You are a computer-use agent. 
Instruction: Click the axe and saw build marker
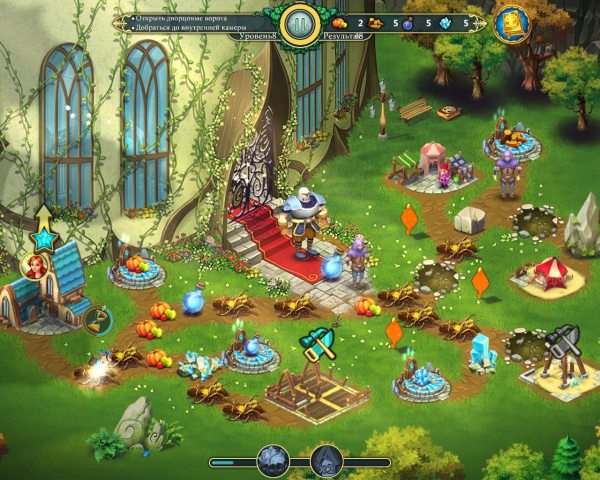tap(318, 345)
